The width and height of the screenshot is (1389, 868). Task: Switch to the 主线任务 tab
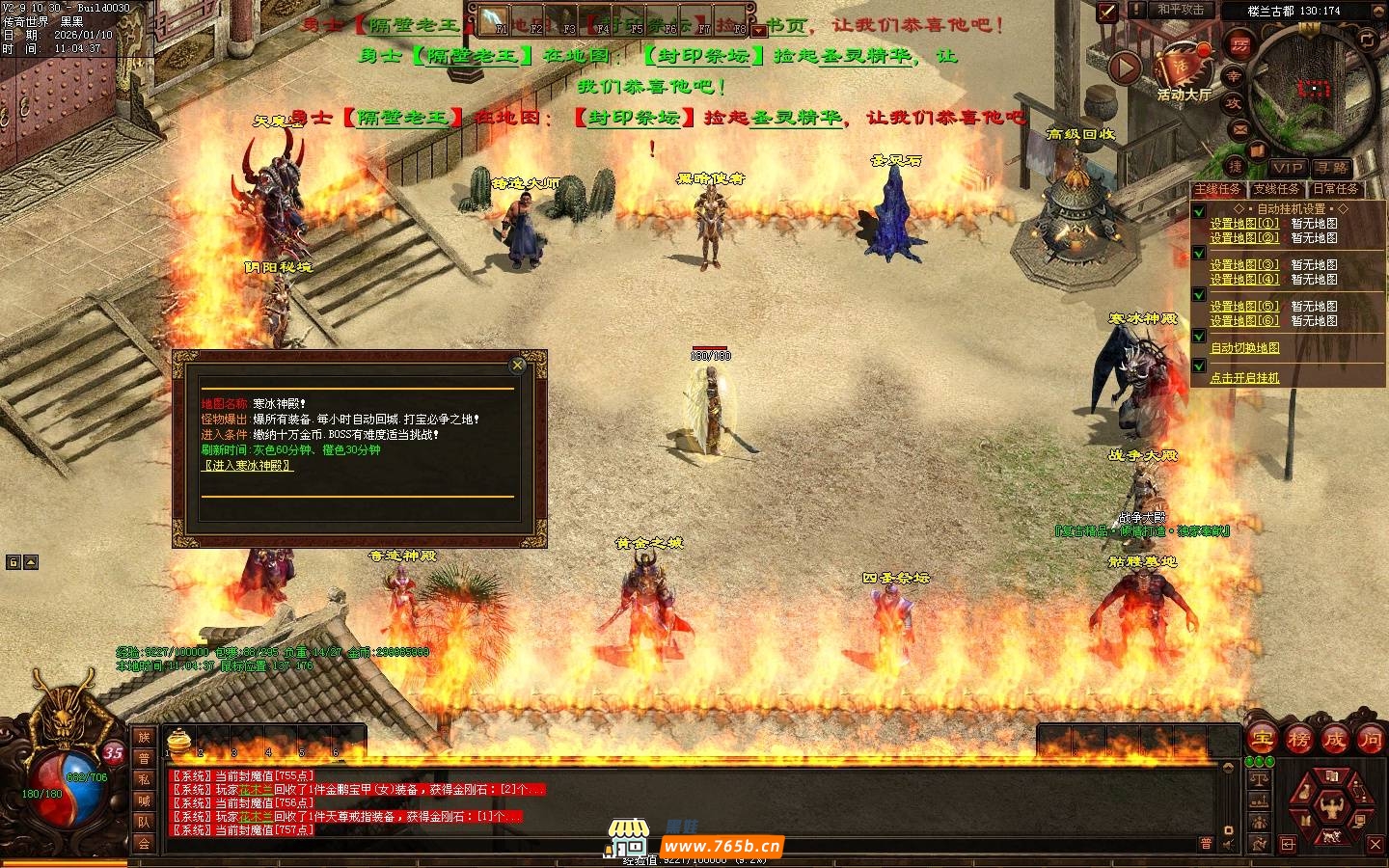click(x=1217, y=189)
